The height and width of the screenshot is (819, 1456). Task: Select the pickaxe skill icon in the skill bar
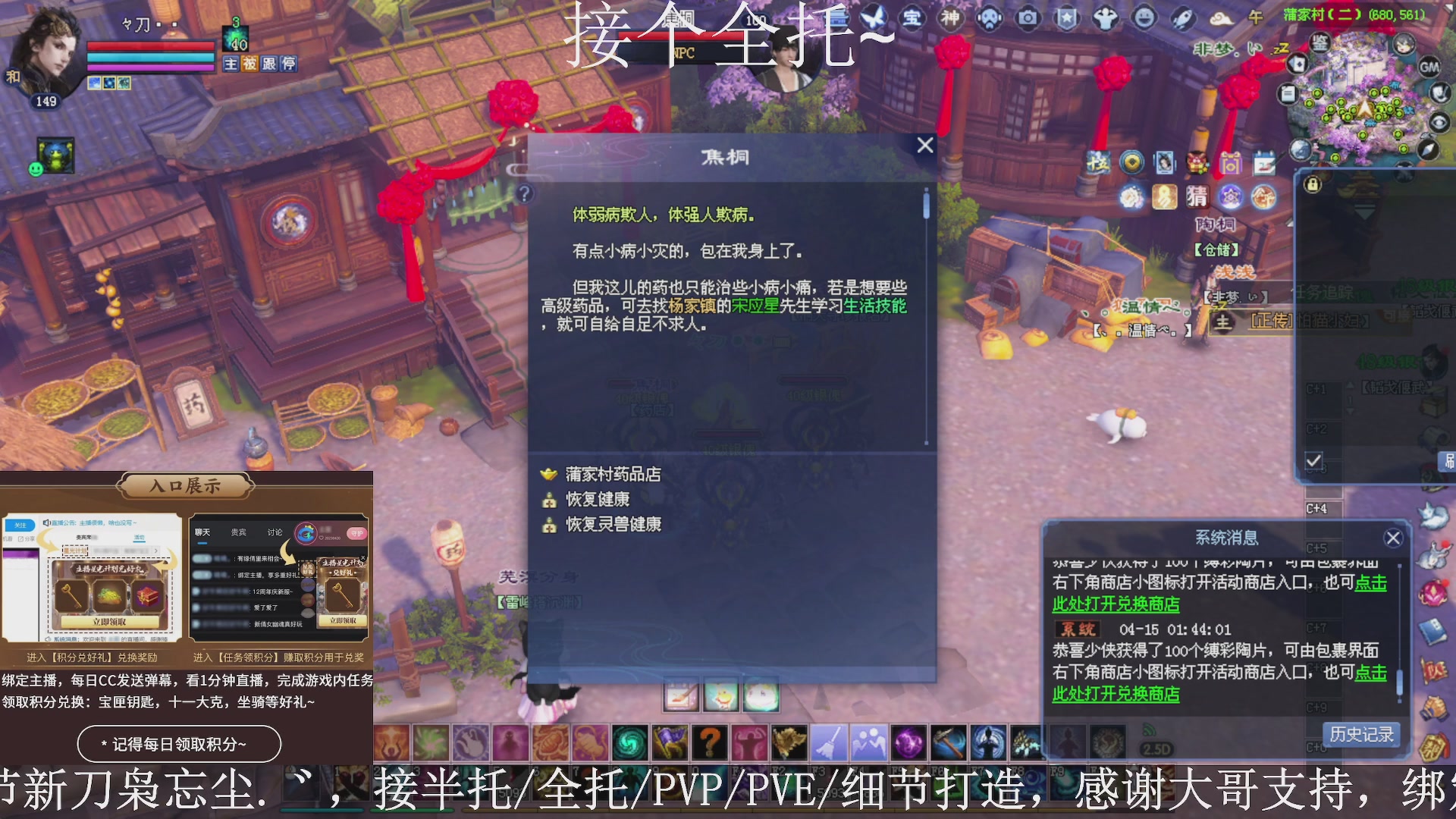click(949, 742)
